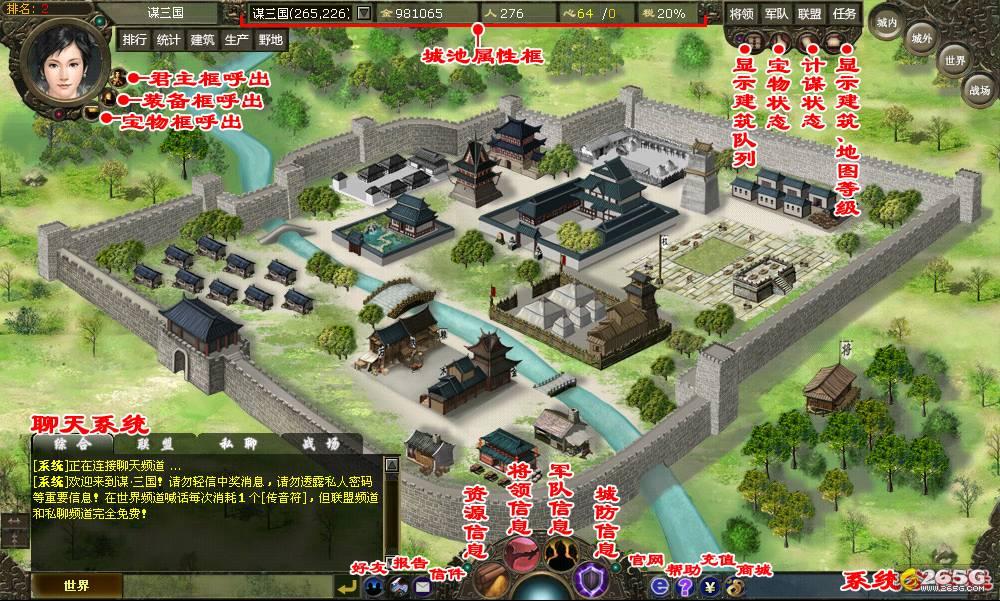This screenshot has height=601, width=1000.
Task: Open the city selection dropdown arrow
Action: click(363, 14)
